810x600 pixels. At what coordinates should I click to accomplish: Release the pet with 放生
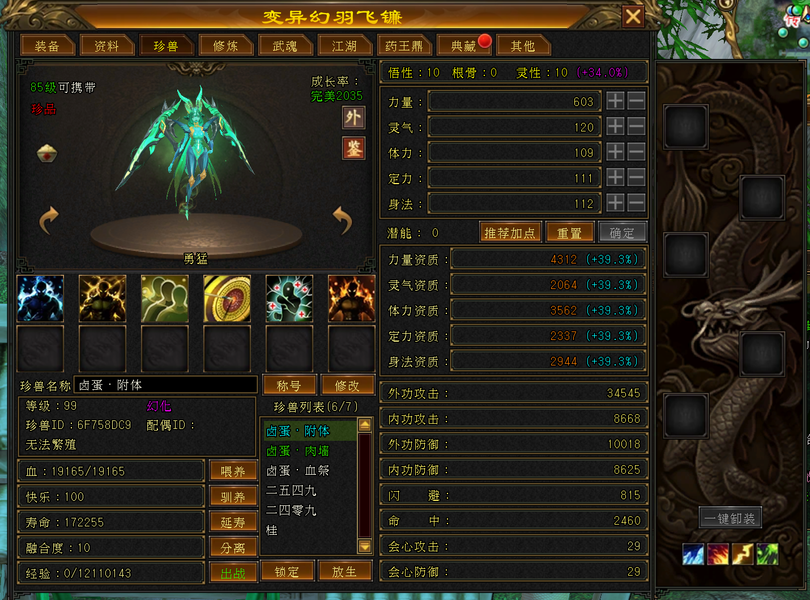[344, 571]
